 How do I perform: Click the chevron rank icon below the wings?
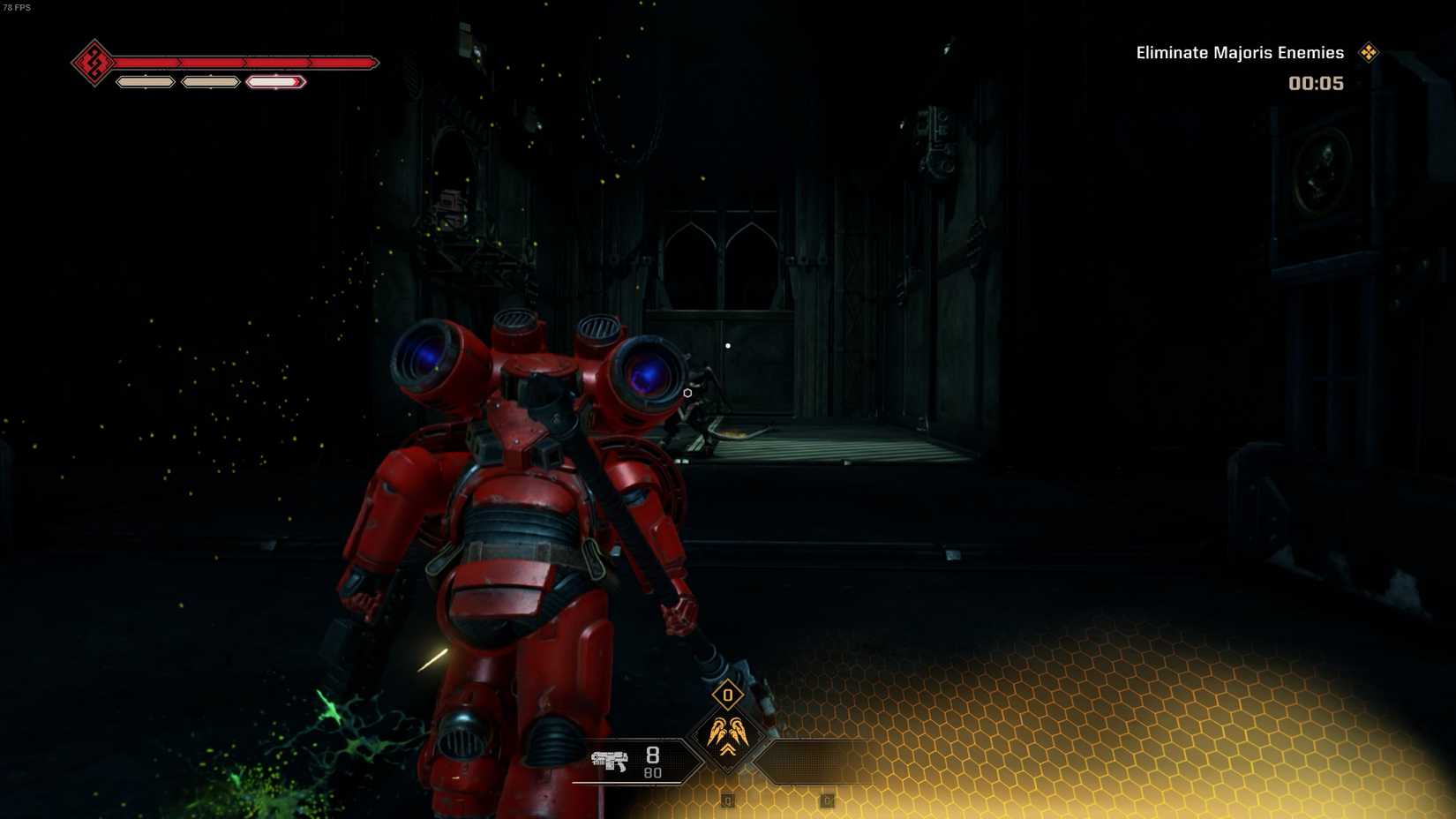coord(726,752)
